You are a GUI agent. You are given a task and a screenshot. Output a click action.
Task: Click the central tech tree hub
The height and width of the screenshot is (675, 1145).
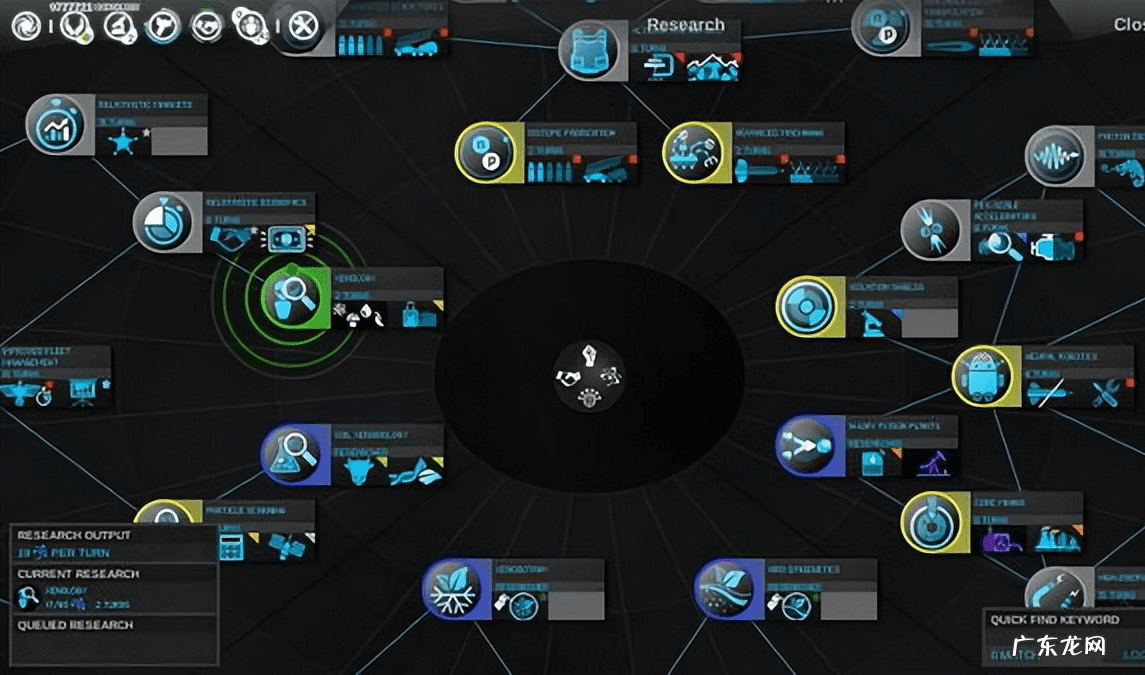590,378
